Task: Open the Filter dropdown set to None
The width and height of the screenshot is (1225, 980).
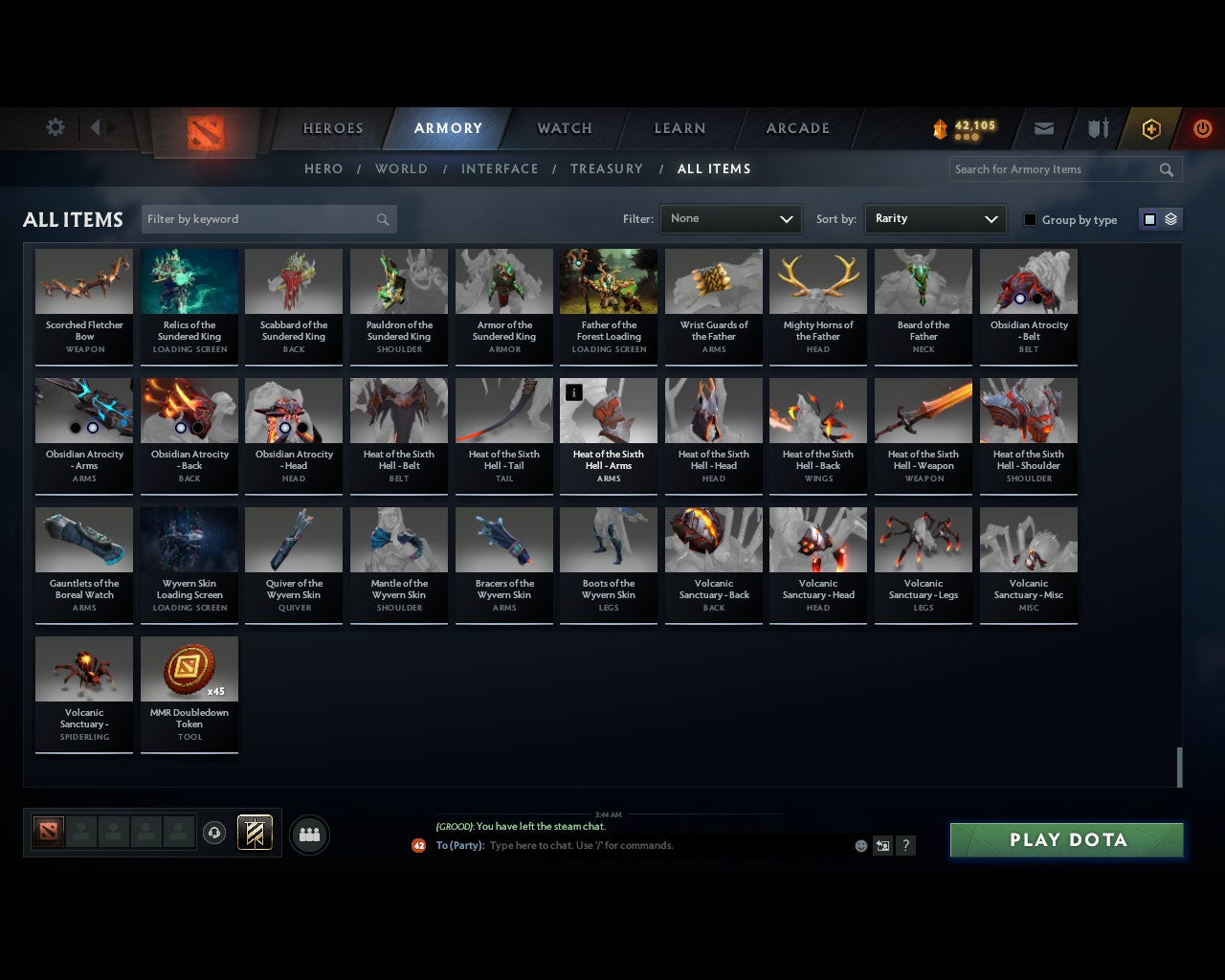Action: [x=730, y=218]
